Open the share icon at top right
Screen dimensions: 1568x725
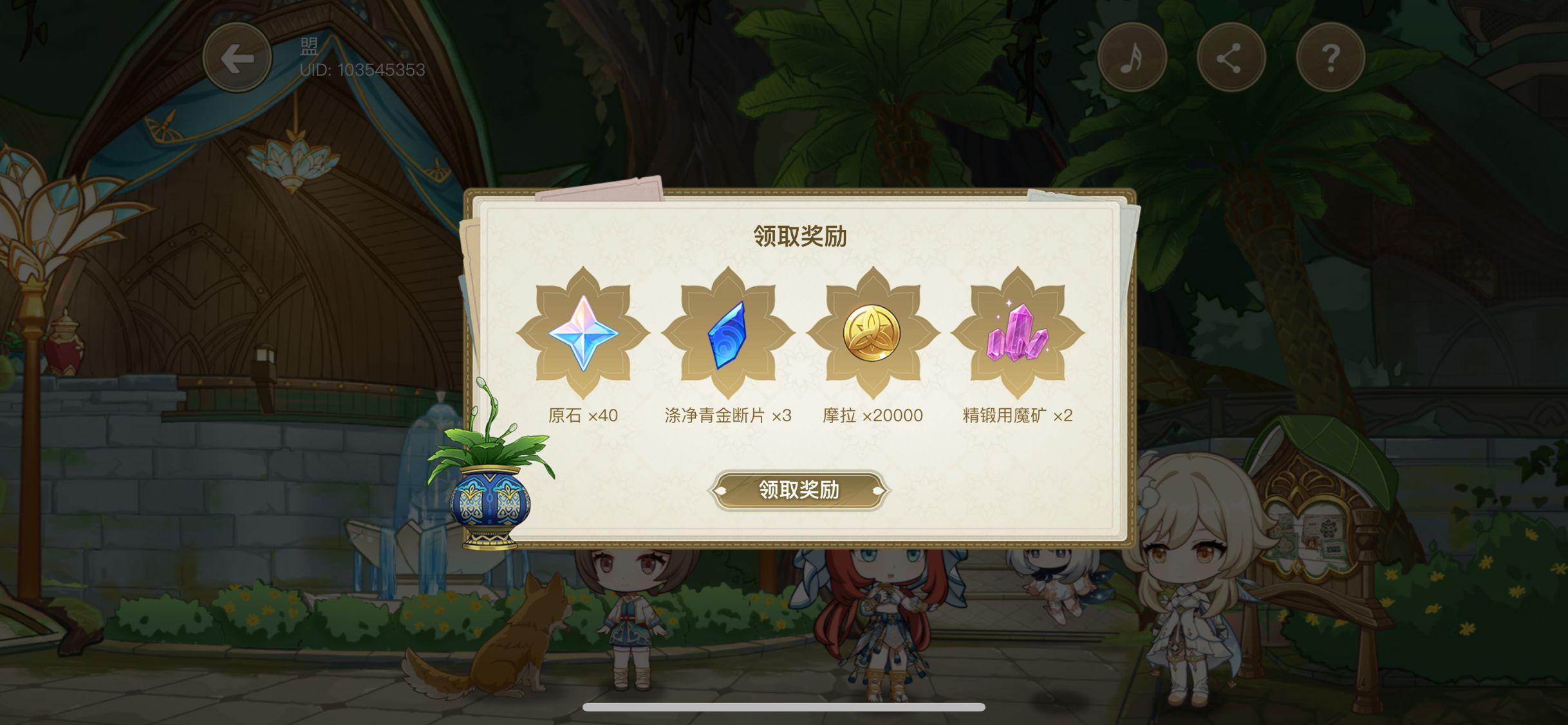pos(1230,57)
